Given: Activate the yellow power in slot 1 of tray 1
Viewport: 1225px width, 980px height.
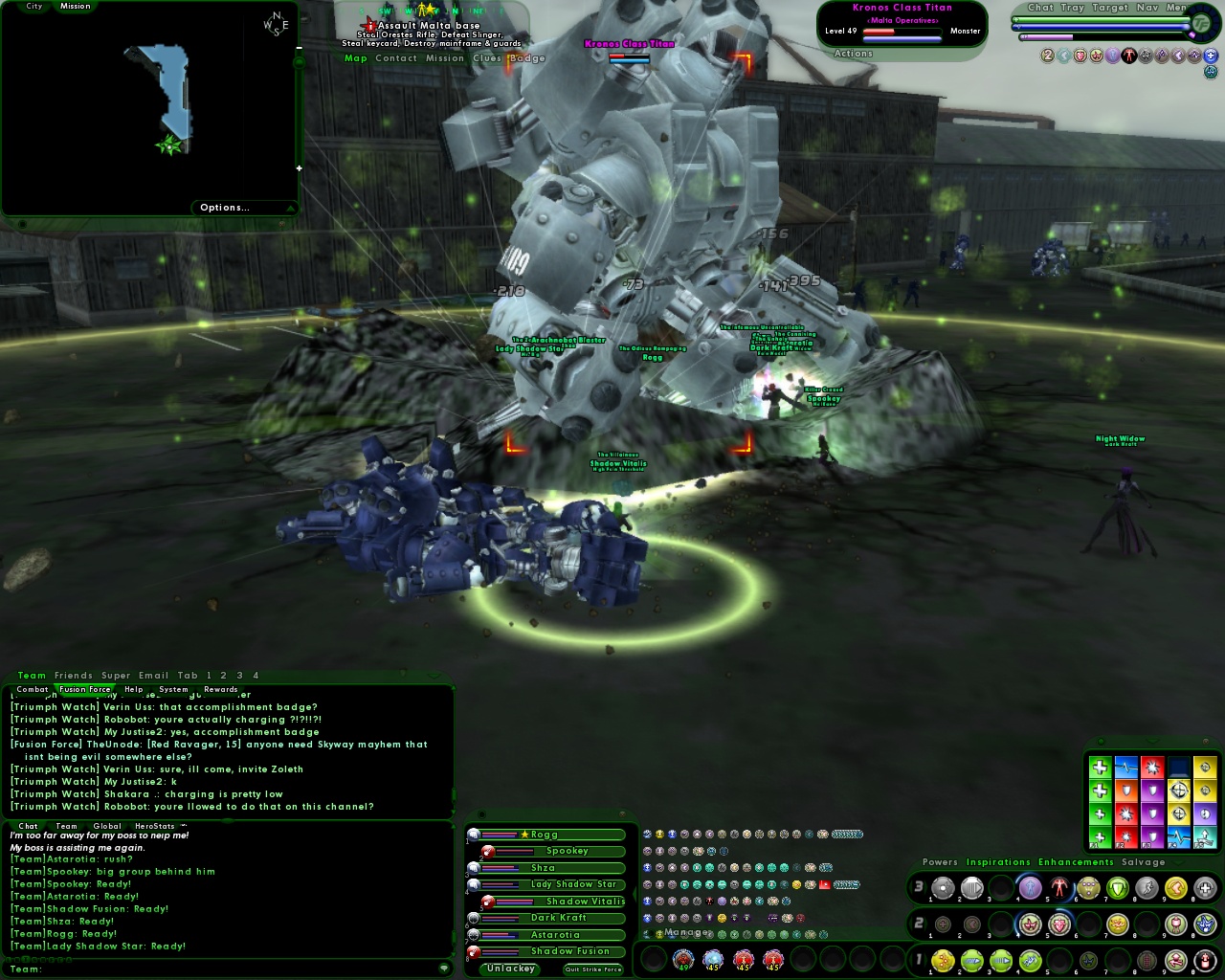Looking at the screenshot, I should pos(943,960).
